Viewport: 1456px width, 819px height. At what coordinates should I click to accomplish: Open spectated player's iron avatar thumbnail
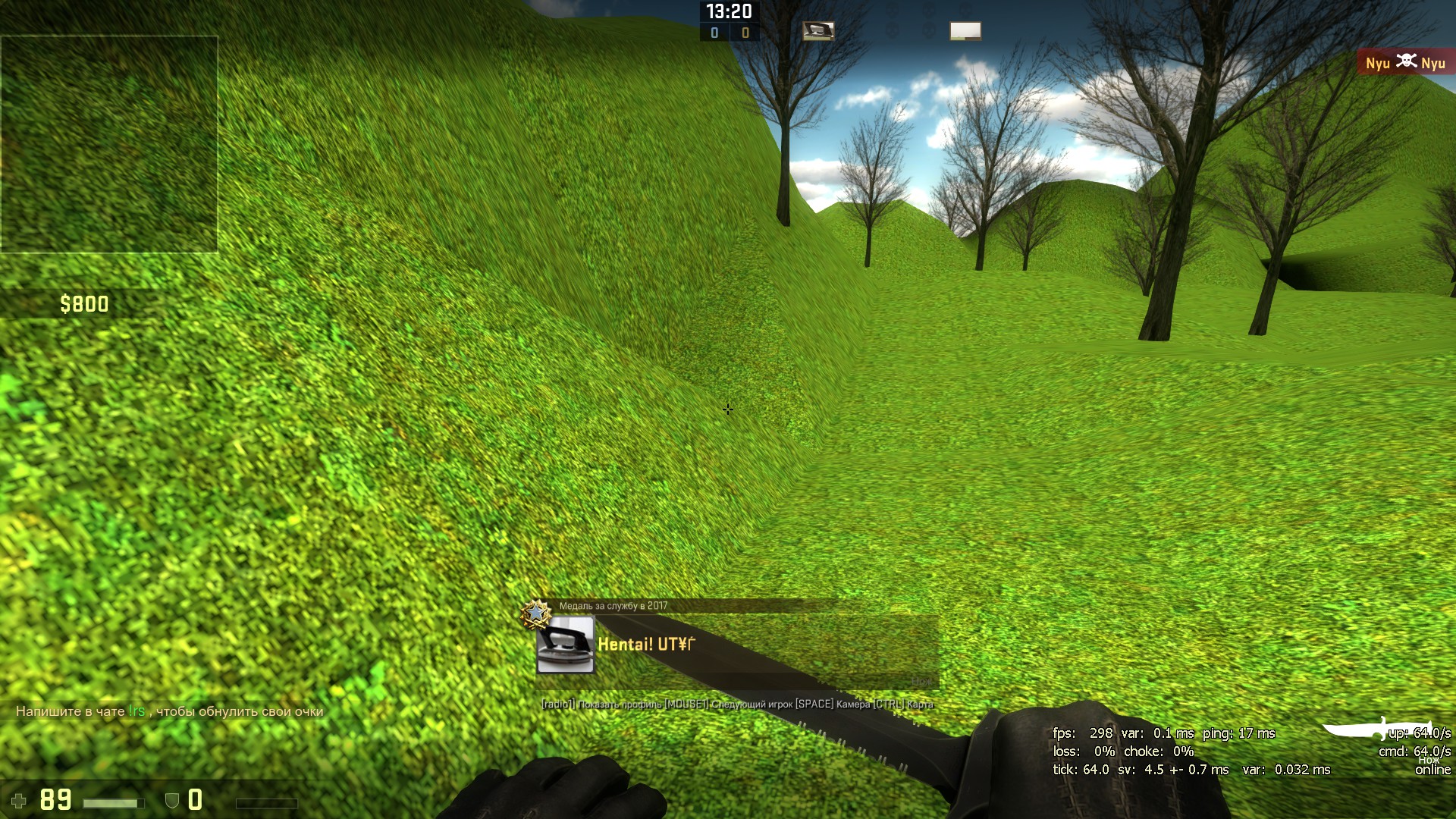(565, 645)
